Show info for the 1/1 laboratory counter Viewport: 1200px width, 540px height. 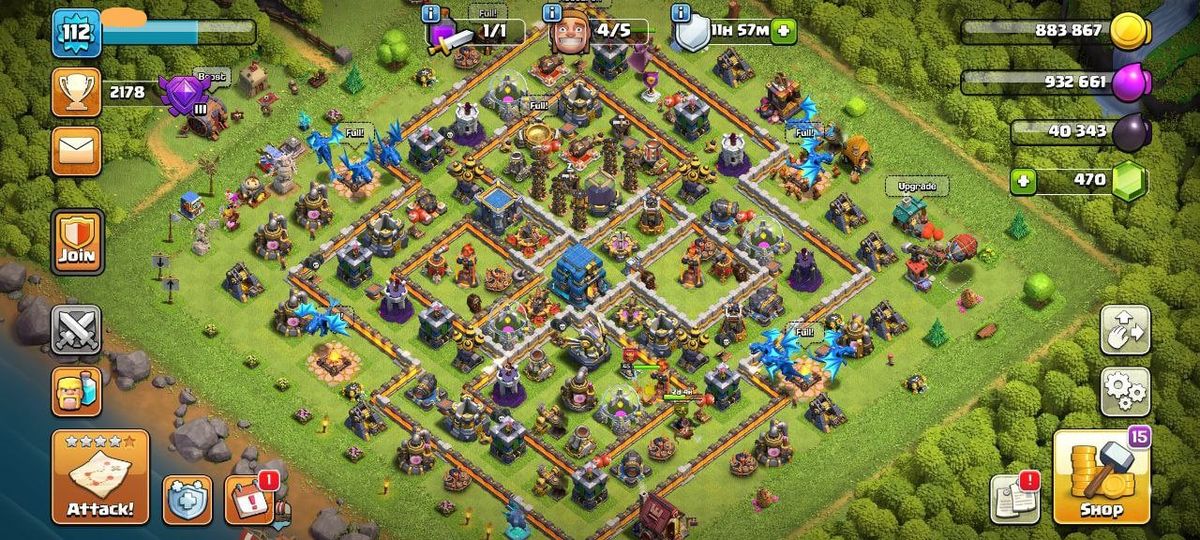432,13
